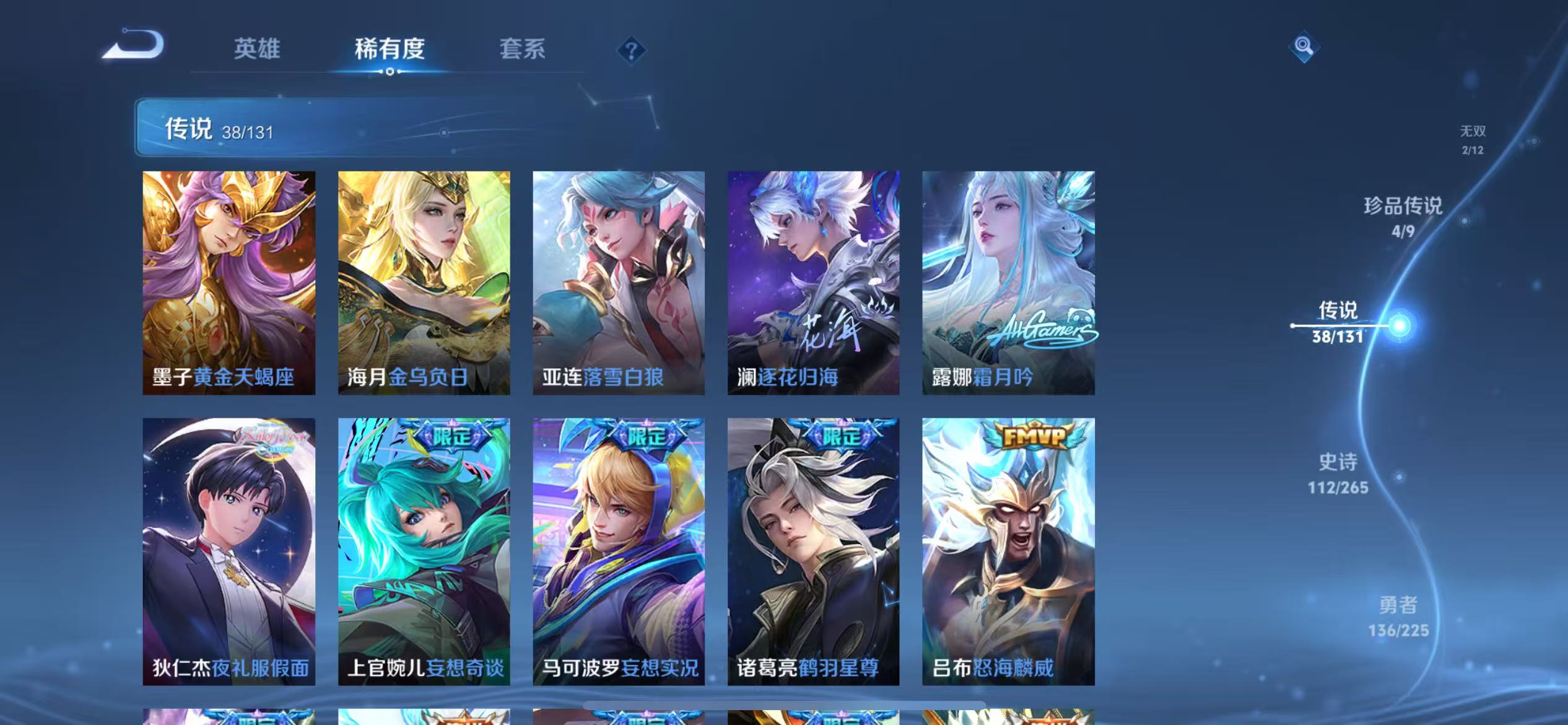
Task: Switch to the 英雄 tab
Action: click(258, 49)
